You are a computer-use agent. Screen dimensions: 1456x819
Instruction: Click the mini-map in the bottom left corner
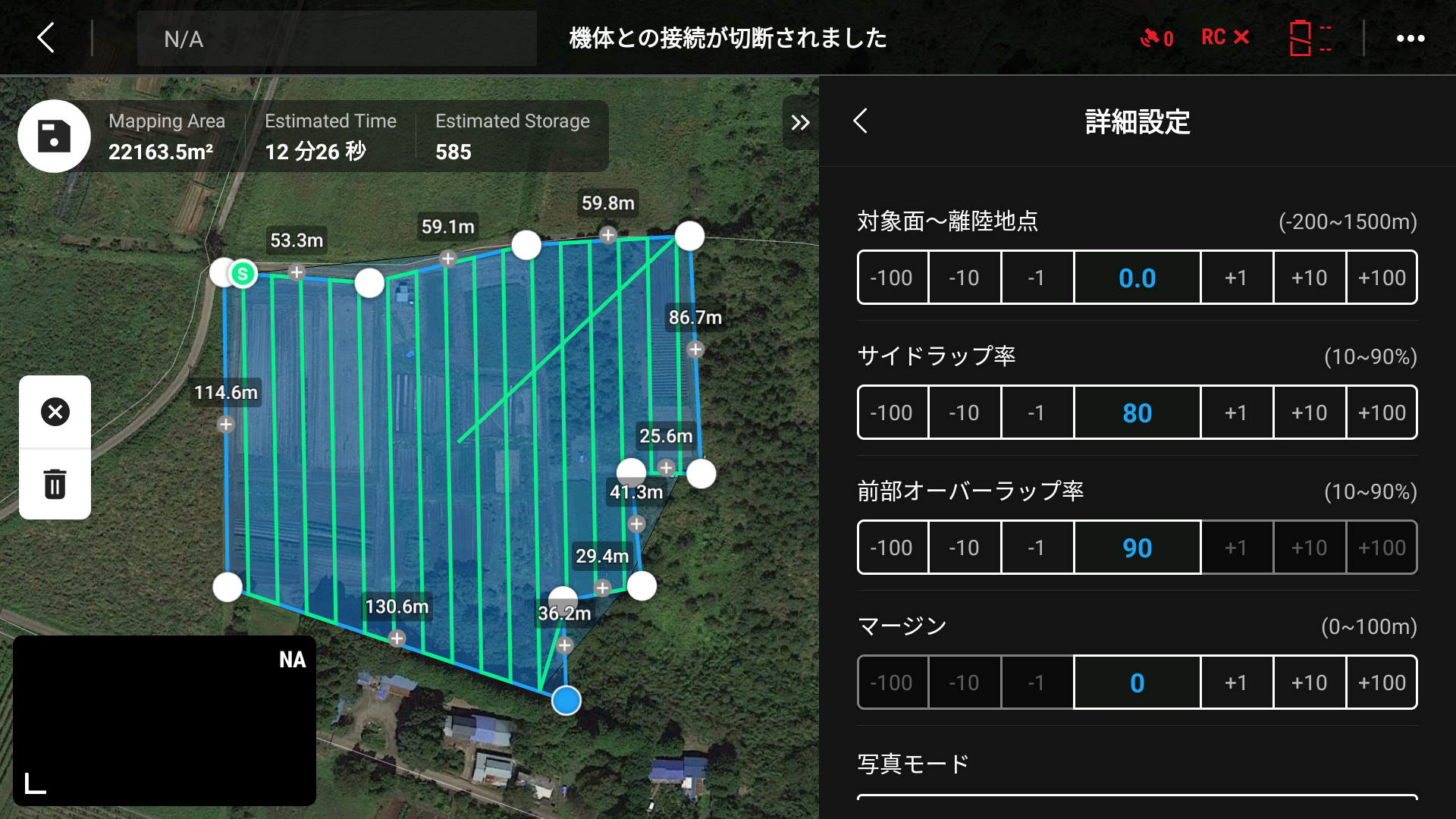164,721
